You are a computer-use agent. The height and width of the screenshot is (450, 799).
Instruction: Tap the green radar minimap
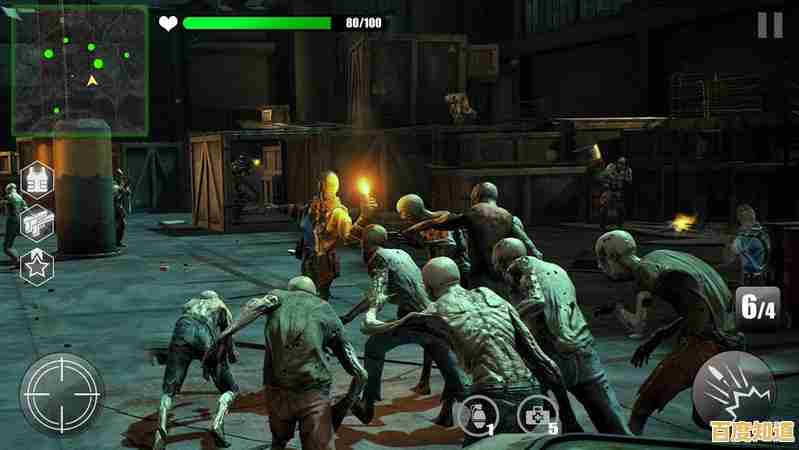coord(79,72)
